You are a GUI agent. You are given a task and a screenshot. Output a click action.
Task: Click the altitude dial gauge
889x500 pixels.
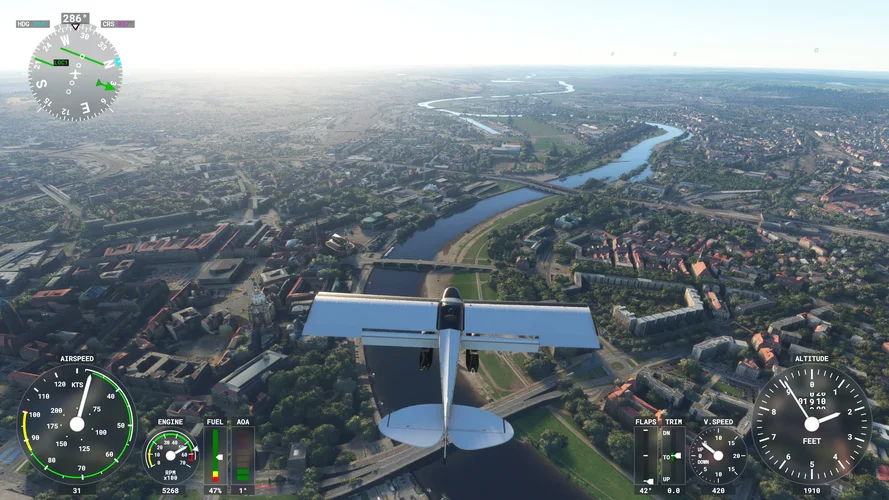pyautogui.click(x=811, y=423)
